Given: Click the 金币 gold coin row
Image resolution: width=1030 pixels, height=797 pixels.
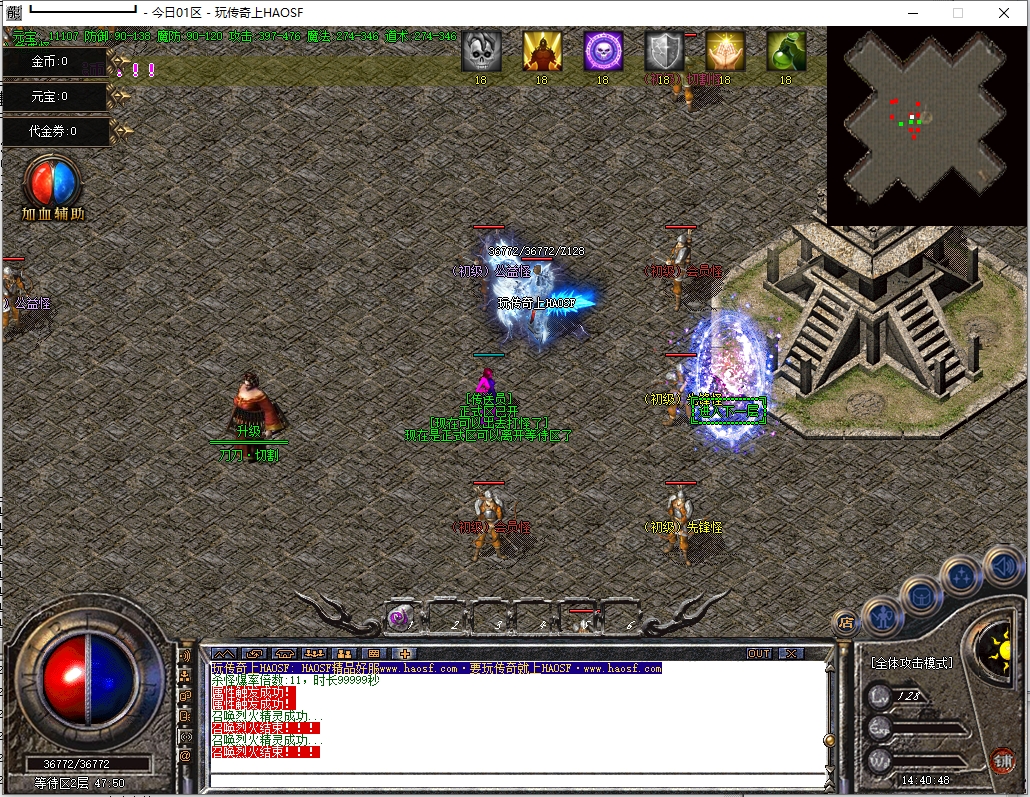Looking at the screenshot, I should [54, 62].
